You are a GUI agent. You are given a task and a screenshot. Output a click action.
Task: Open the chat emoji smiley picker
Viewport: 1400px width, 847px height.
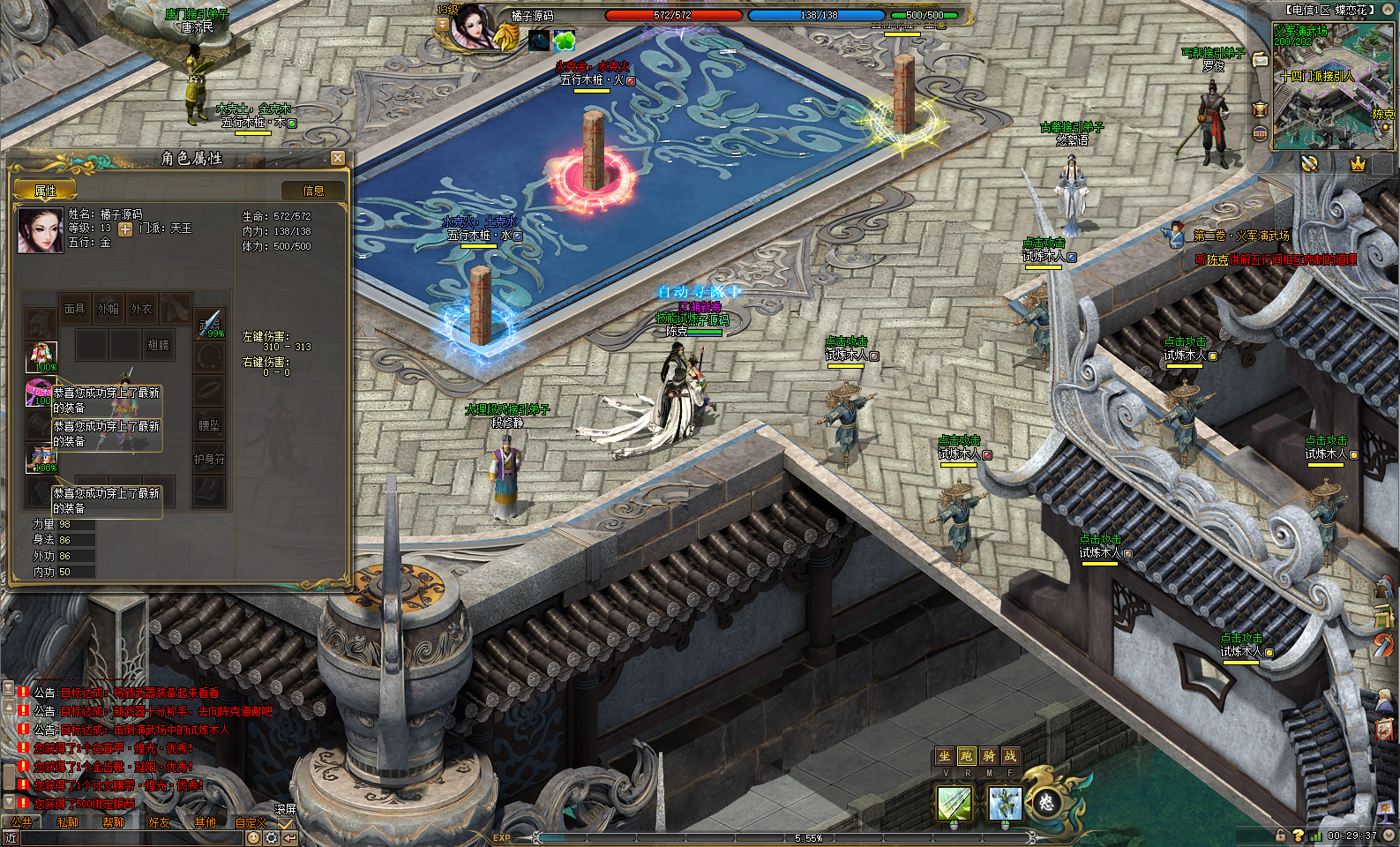(254, 837)
